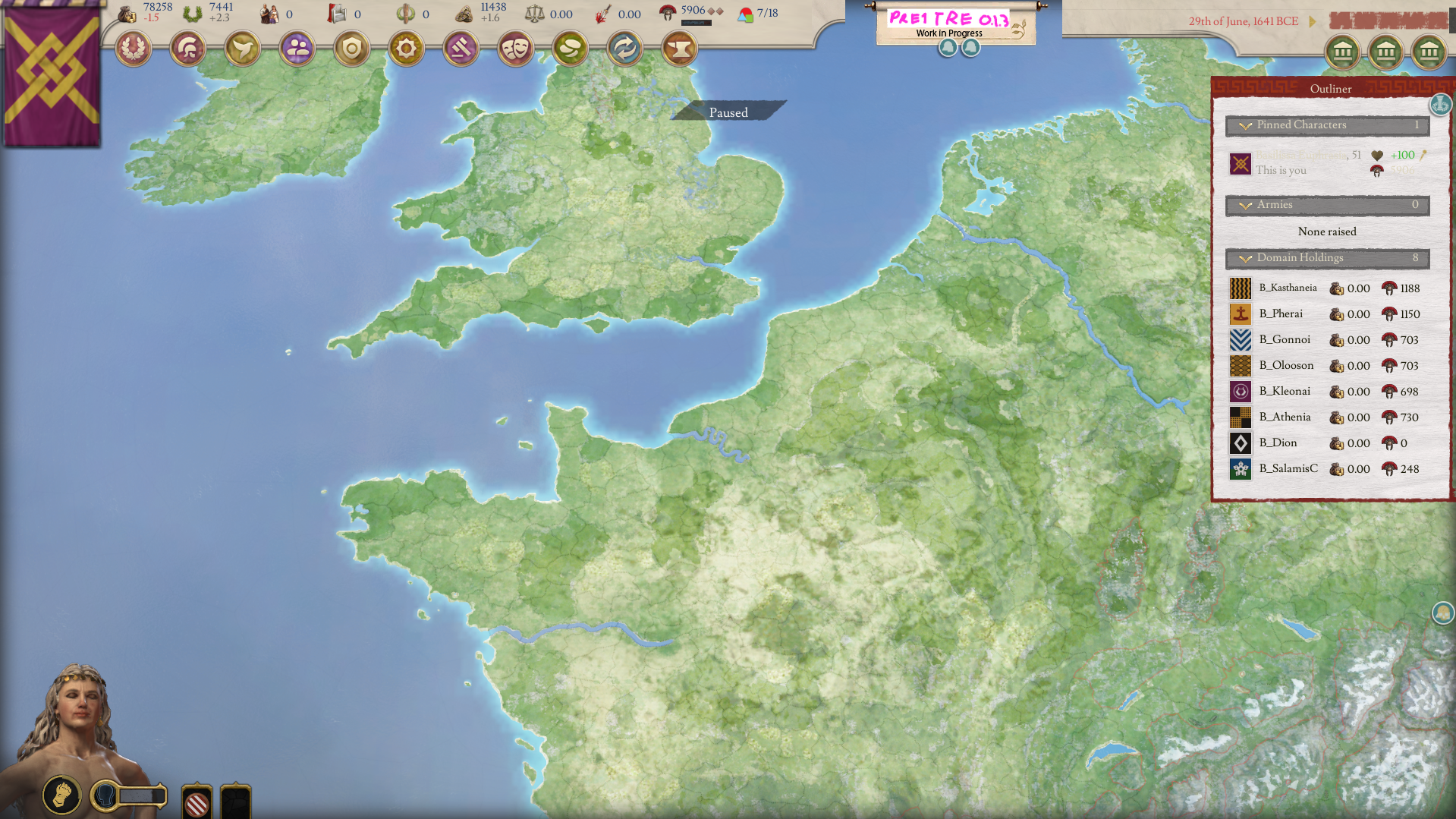The height and width of the screenshot is (819, 1456).
Task: Click the shield icon button
Action: (352, 49)
